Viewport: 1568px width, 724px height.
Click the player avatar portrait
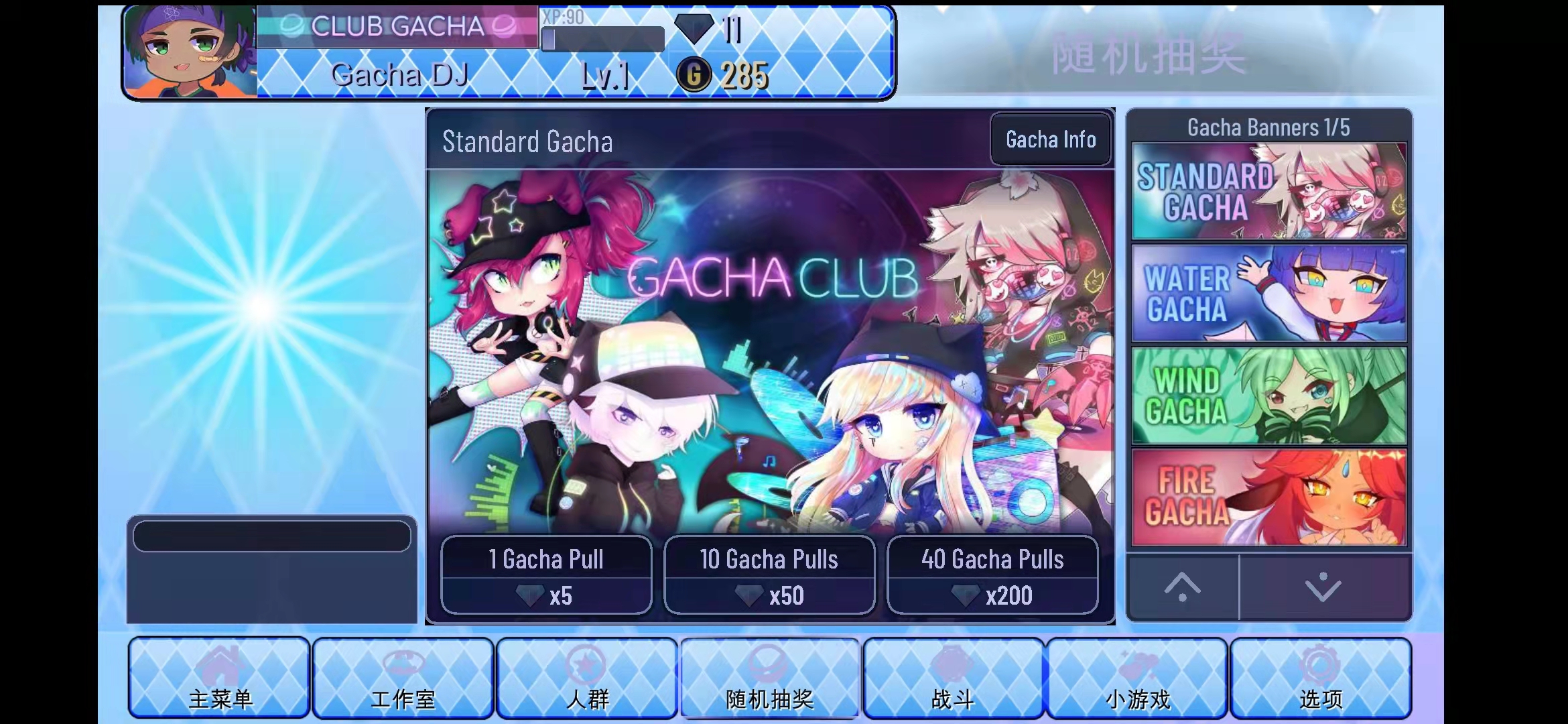[x=191, y=52]
